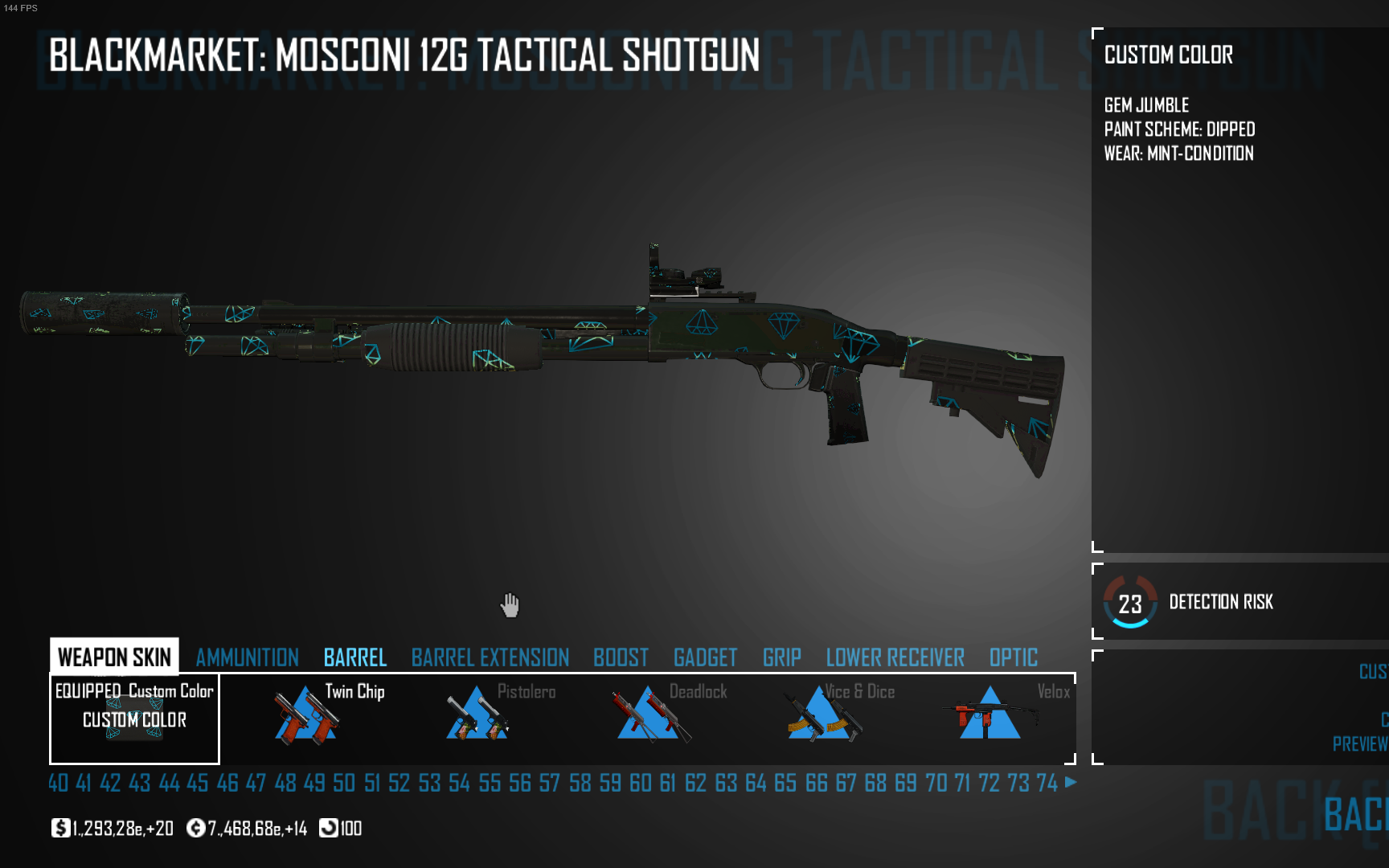Advance to the next skin page arrow
Image resolution: width=1389 pixels, height=868 pixels.
point(1070,783)
